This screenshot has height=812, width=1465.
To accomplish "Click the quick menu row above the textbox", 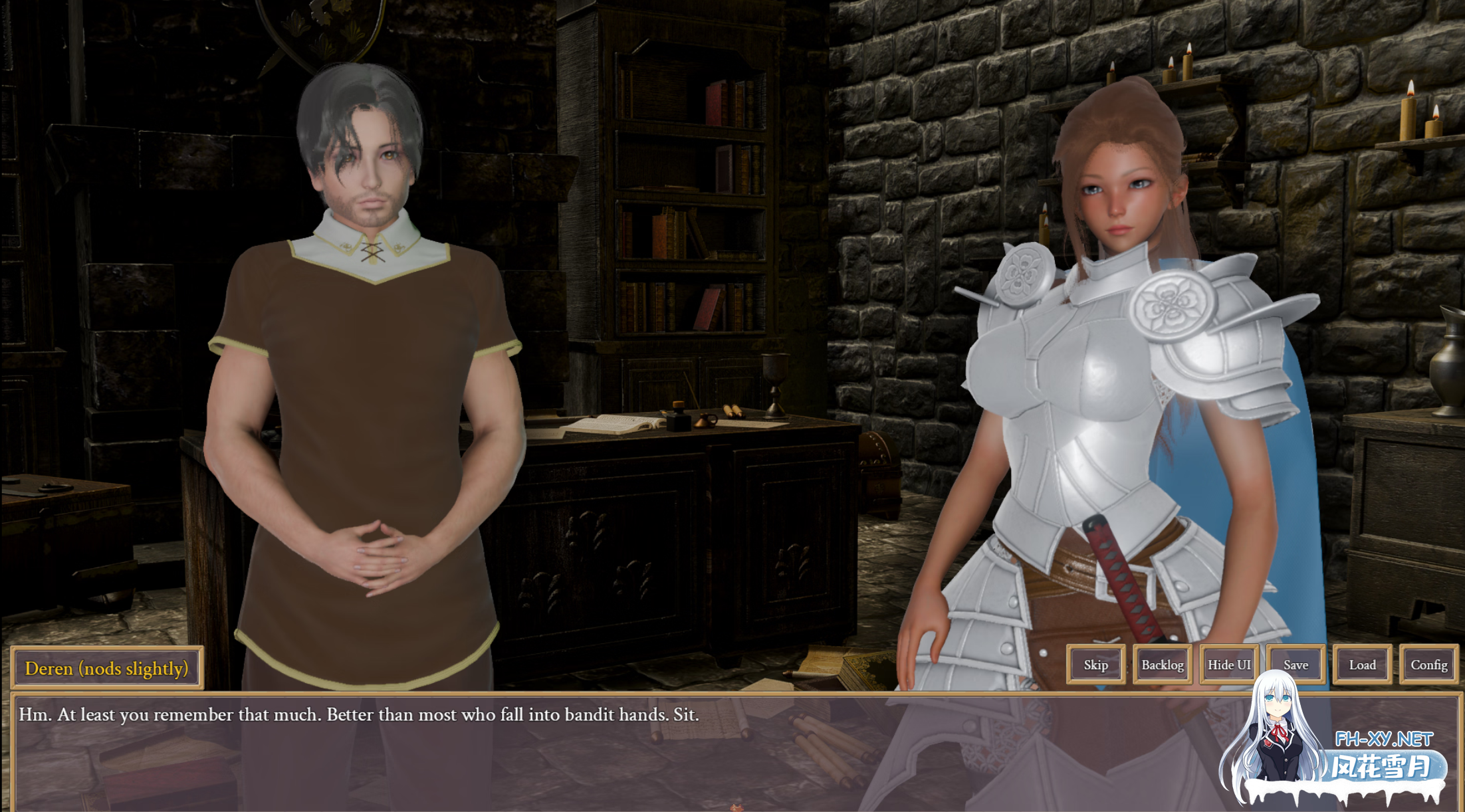I will tap(1262, 664).
